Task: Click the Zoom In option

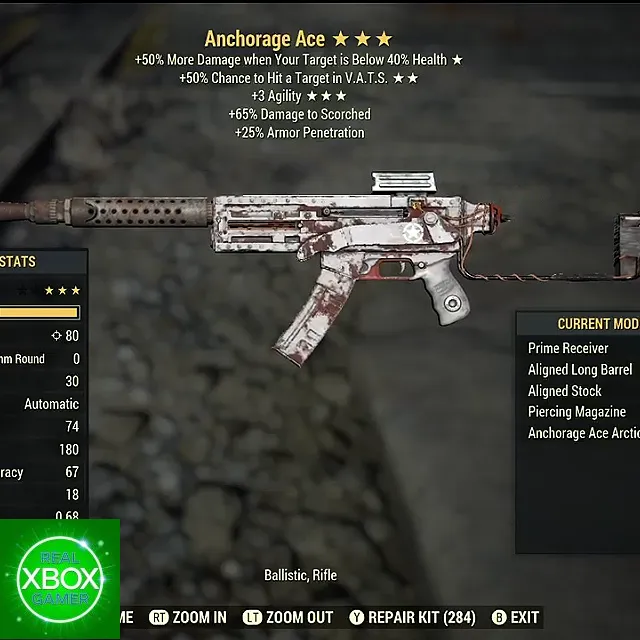Action: [188, 617]
